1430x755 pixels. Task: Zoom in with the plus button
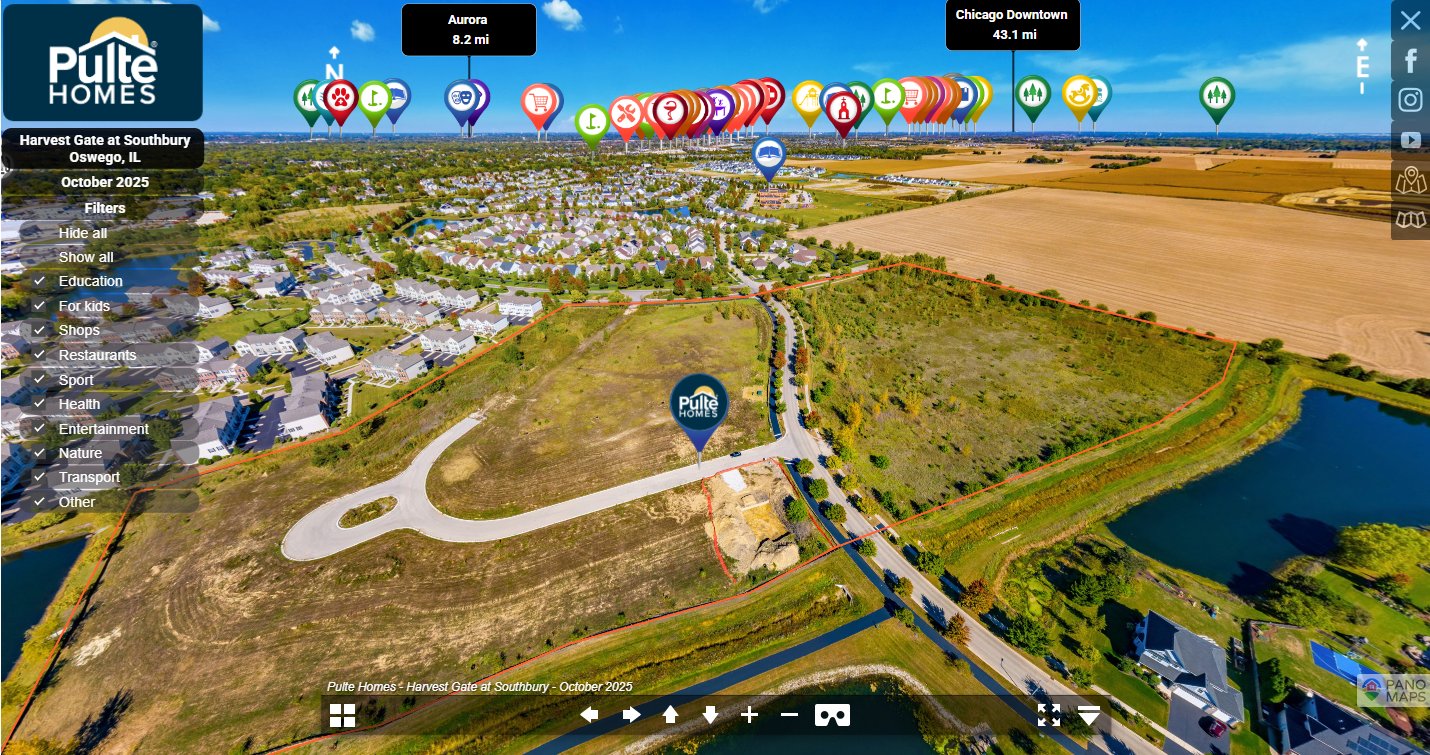tap(749, 715)
